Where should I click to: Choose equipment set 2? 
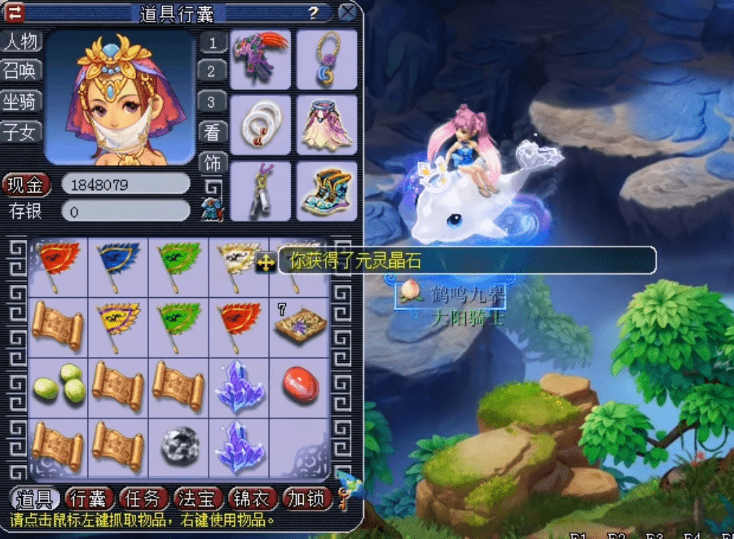[212, 70]
